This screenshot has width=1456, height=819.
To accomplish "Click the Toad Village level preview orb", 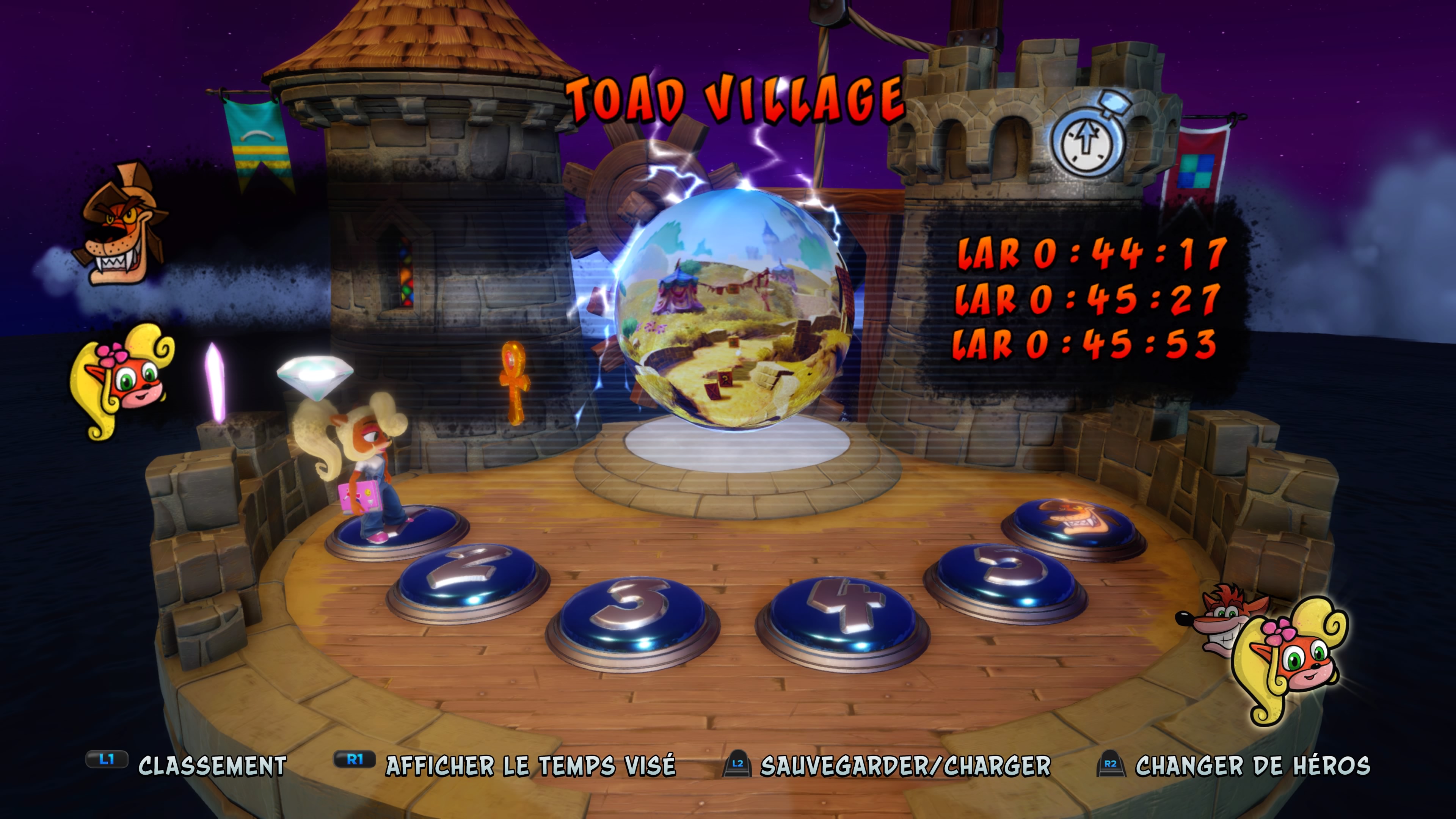I will pyautogui.click(x=734, y=308).
